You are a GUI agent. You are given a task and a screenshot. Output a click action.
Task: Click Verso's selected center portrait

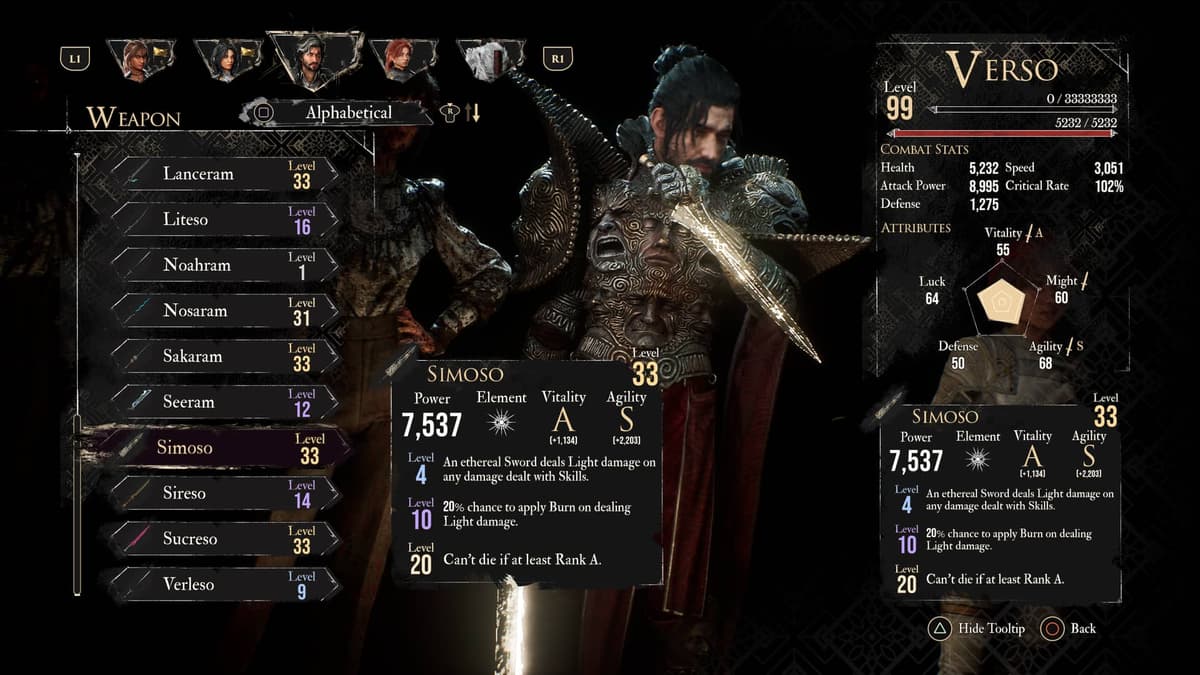point(313,60)
